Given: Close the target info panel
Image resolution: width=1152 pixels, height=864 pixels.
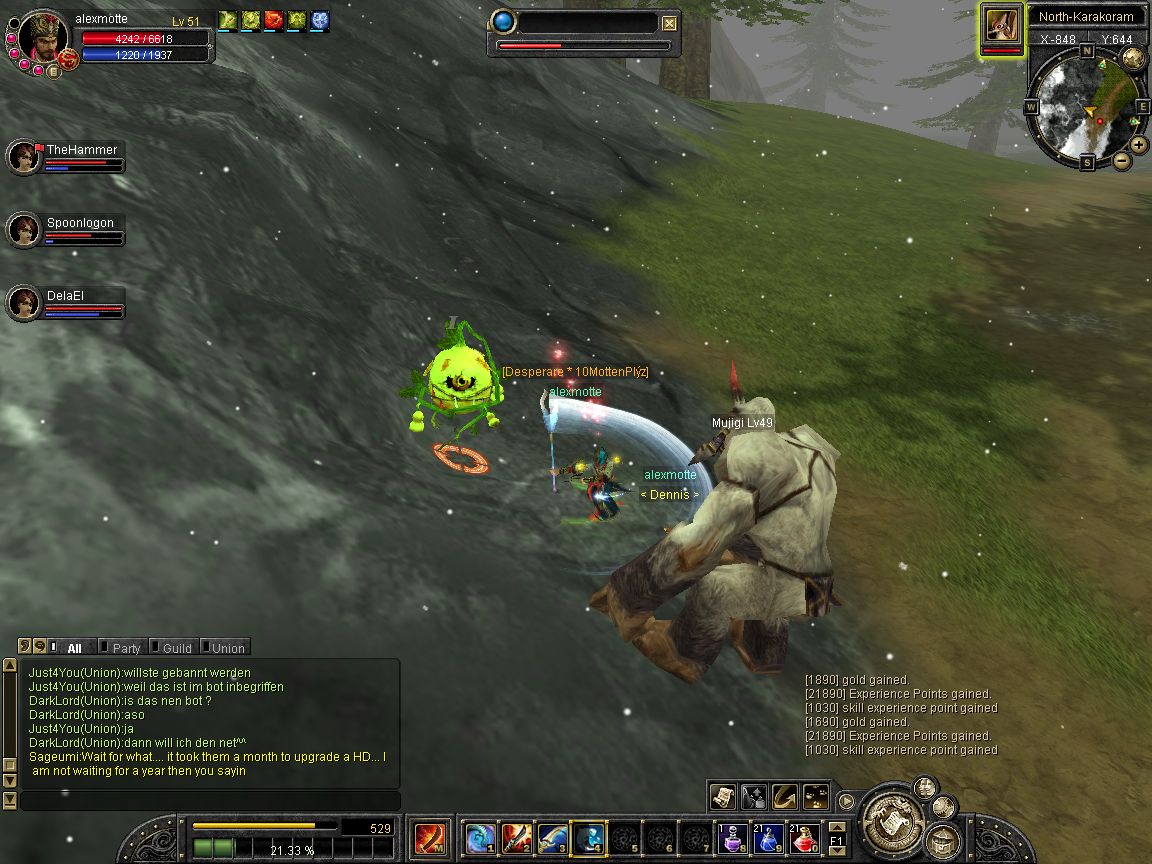Looking at the screenshot, I should (670, 23).
